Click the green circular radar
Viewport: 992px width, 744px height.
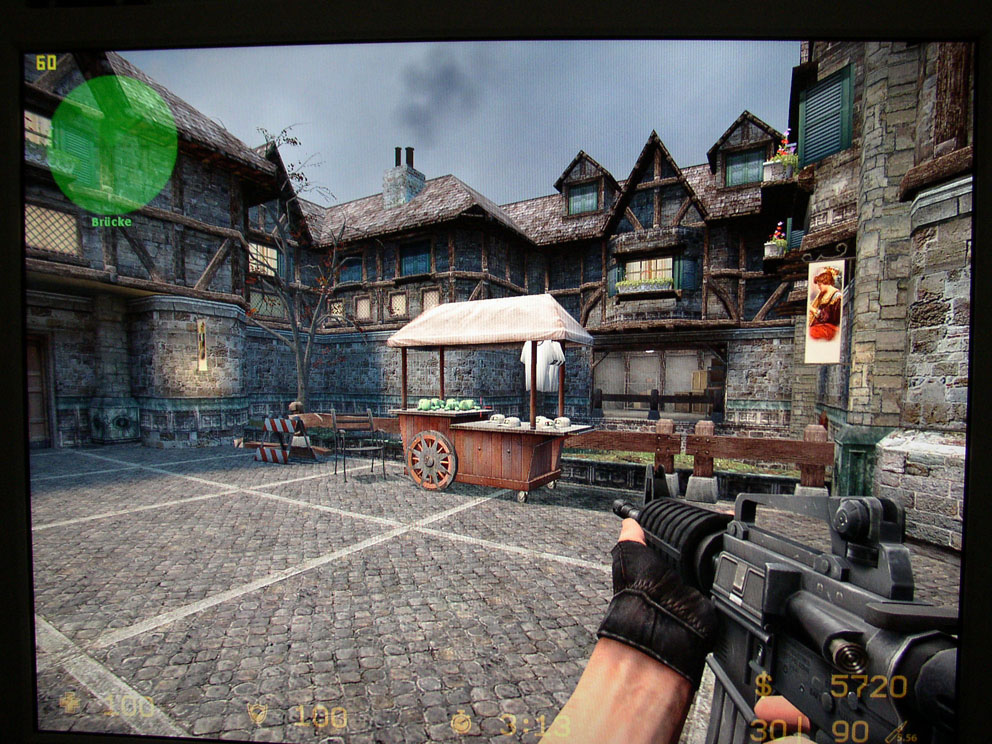click(112, 144)
